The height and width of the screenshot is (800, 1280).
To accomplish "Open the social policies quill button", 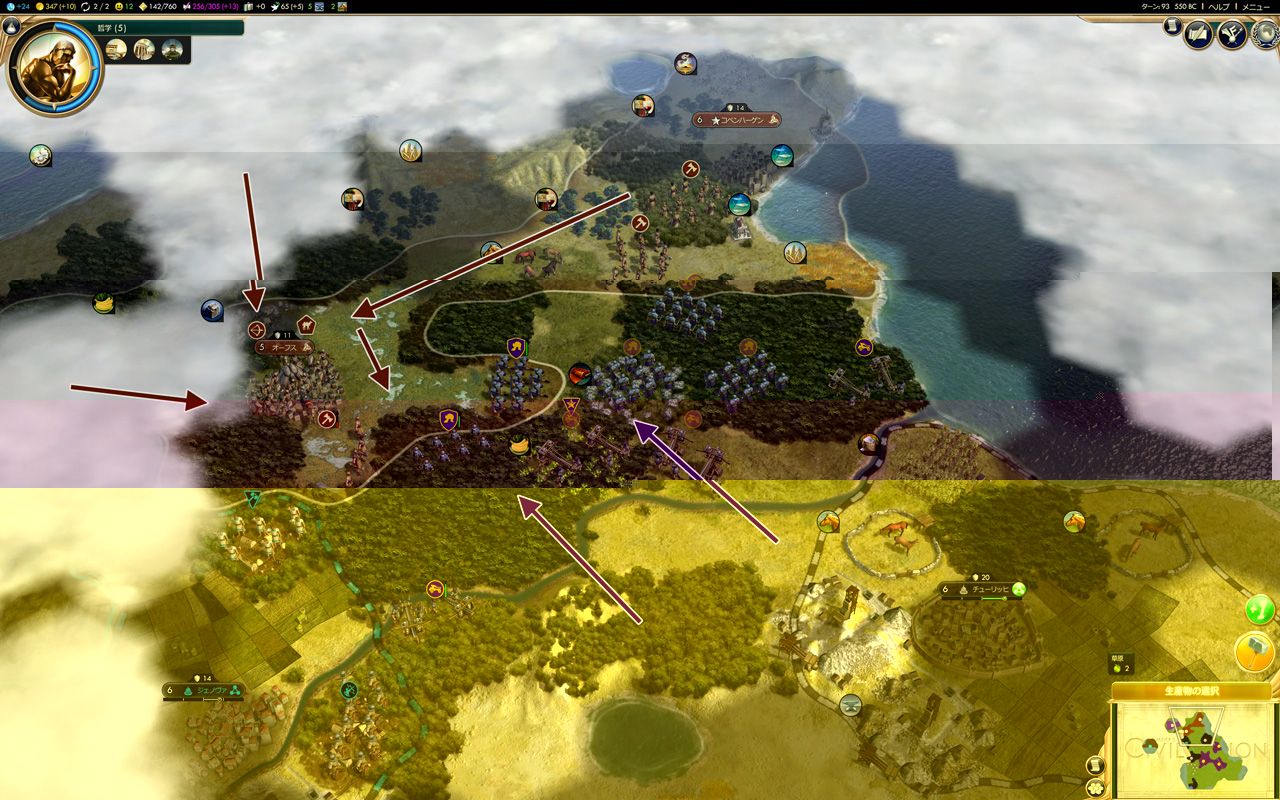I will 1198,35.
